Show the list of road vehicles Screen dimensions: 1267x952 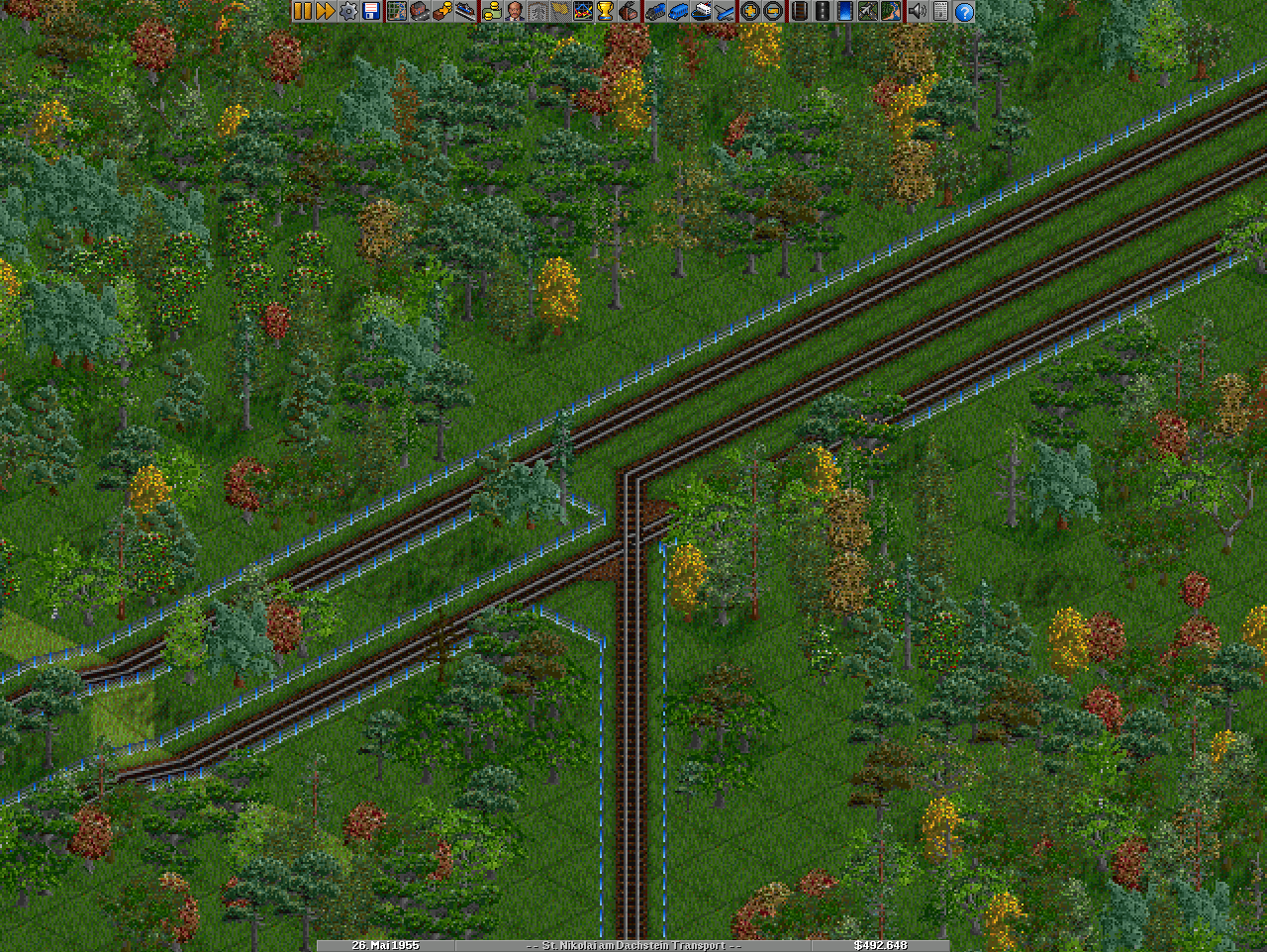[x=678, y=11]
